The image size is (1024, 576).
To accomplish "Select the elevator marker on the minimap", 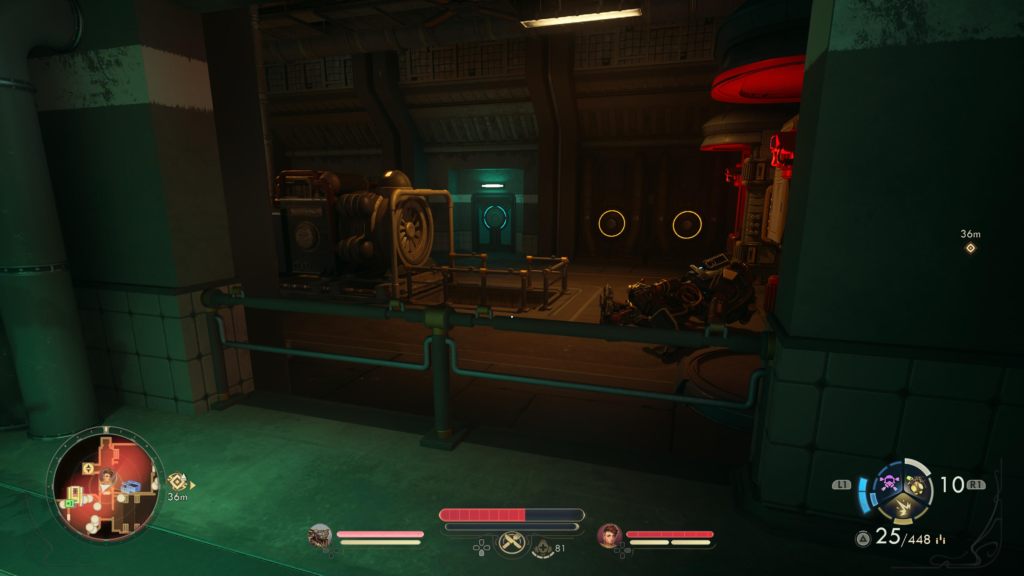I will [x=88, y=468].
